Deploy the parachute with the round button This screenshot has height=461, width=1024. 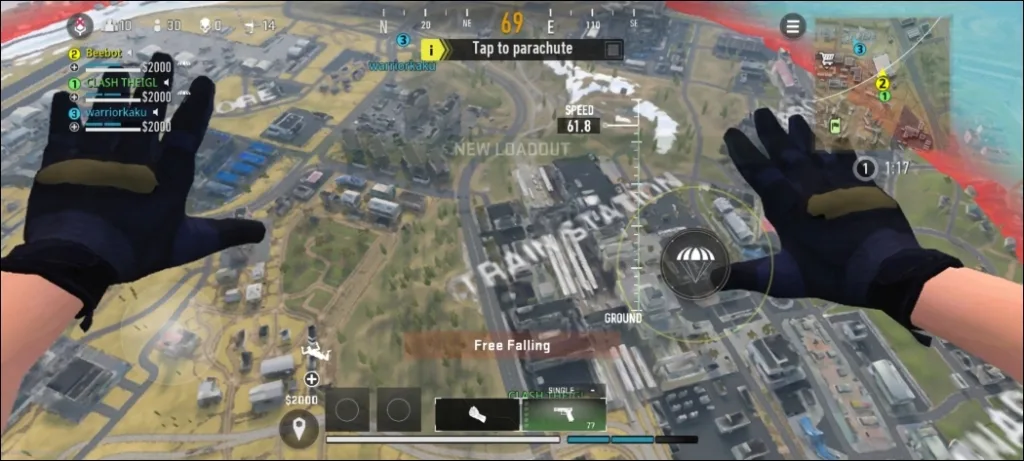coord(691,263)
